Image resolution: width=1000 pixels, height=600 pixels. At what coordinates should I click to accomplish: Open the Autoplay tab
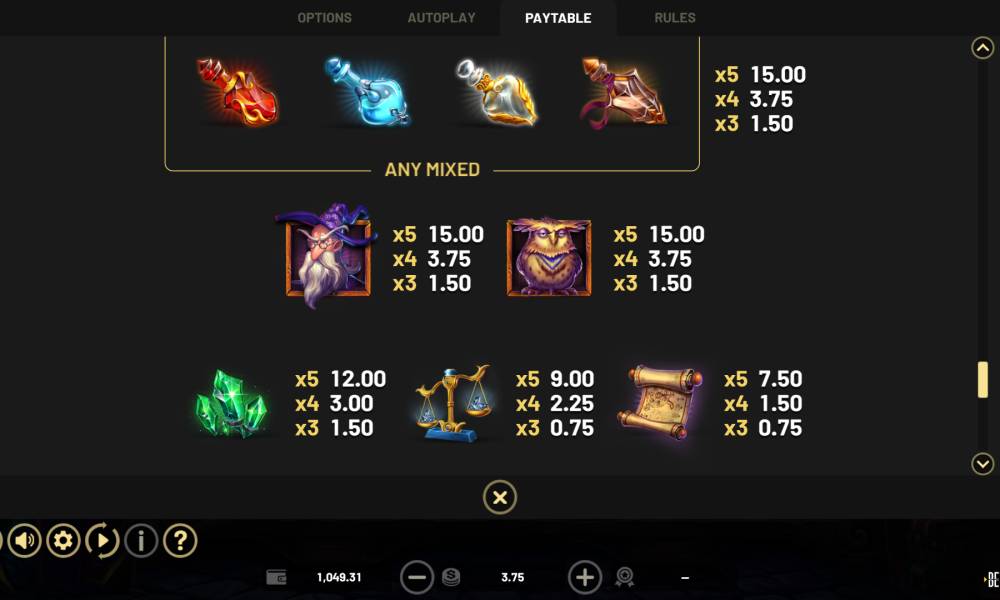pyautogui.click(x=441, y=18)
